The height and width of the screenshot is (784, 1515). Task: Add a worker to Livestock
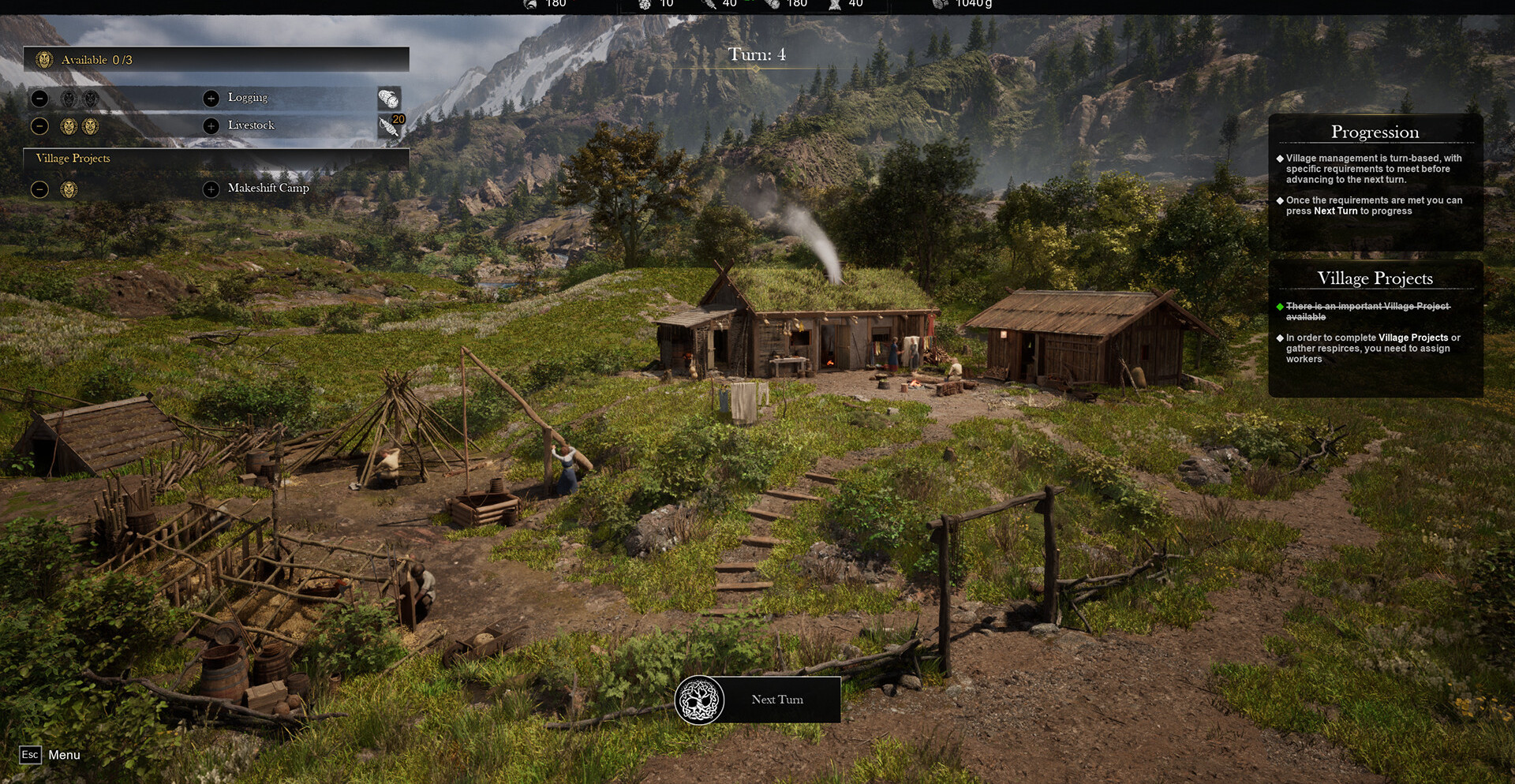[x=211, y=126]
